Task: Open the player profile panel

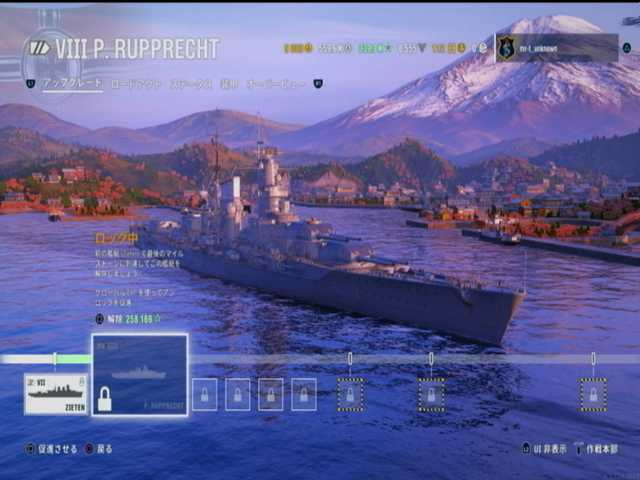Action: 557,48
